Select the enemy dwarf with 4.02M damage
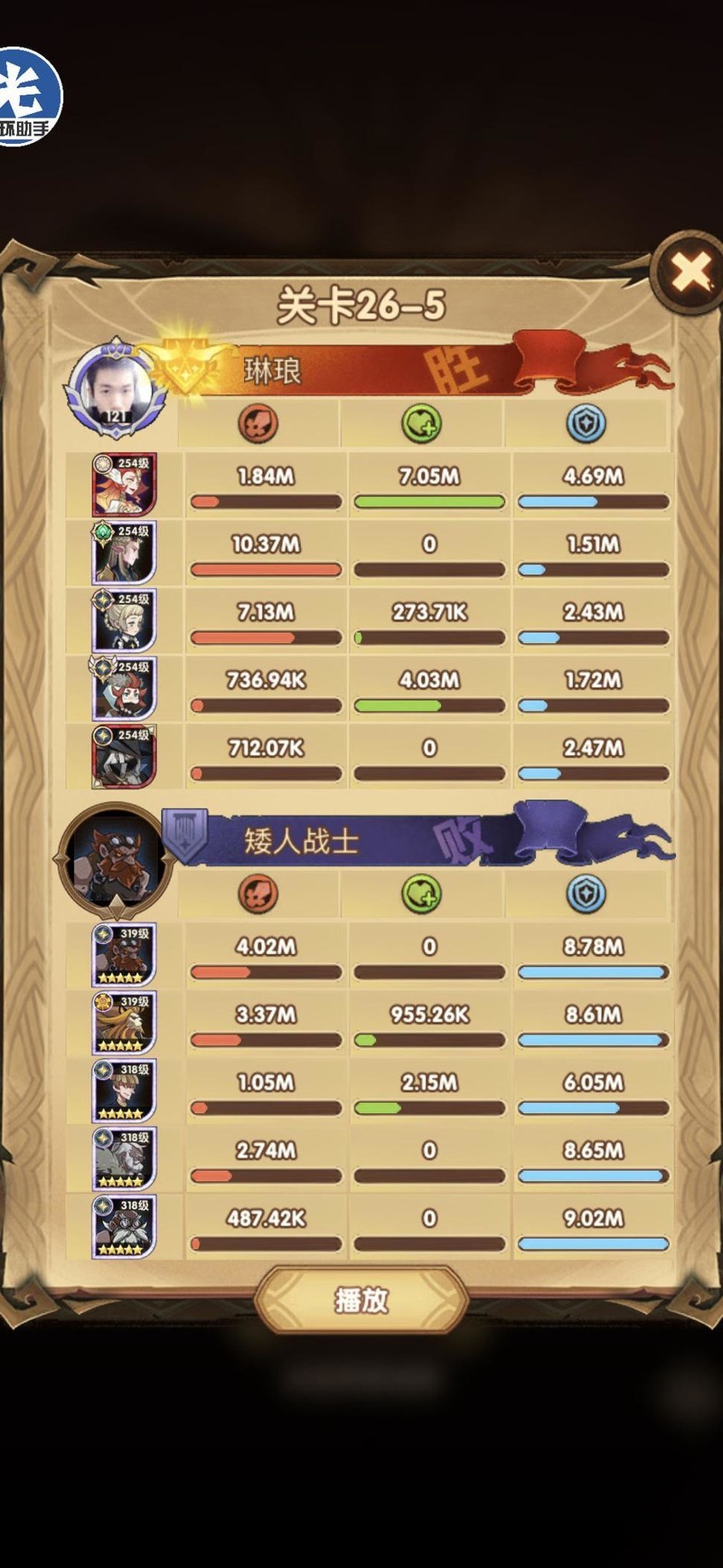This screenshot has width=723, height=1568. pos(125,955)
